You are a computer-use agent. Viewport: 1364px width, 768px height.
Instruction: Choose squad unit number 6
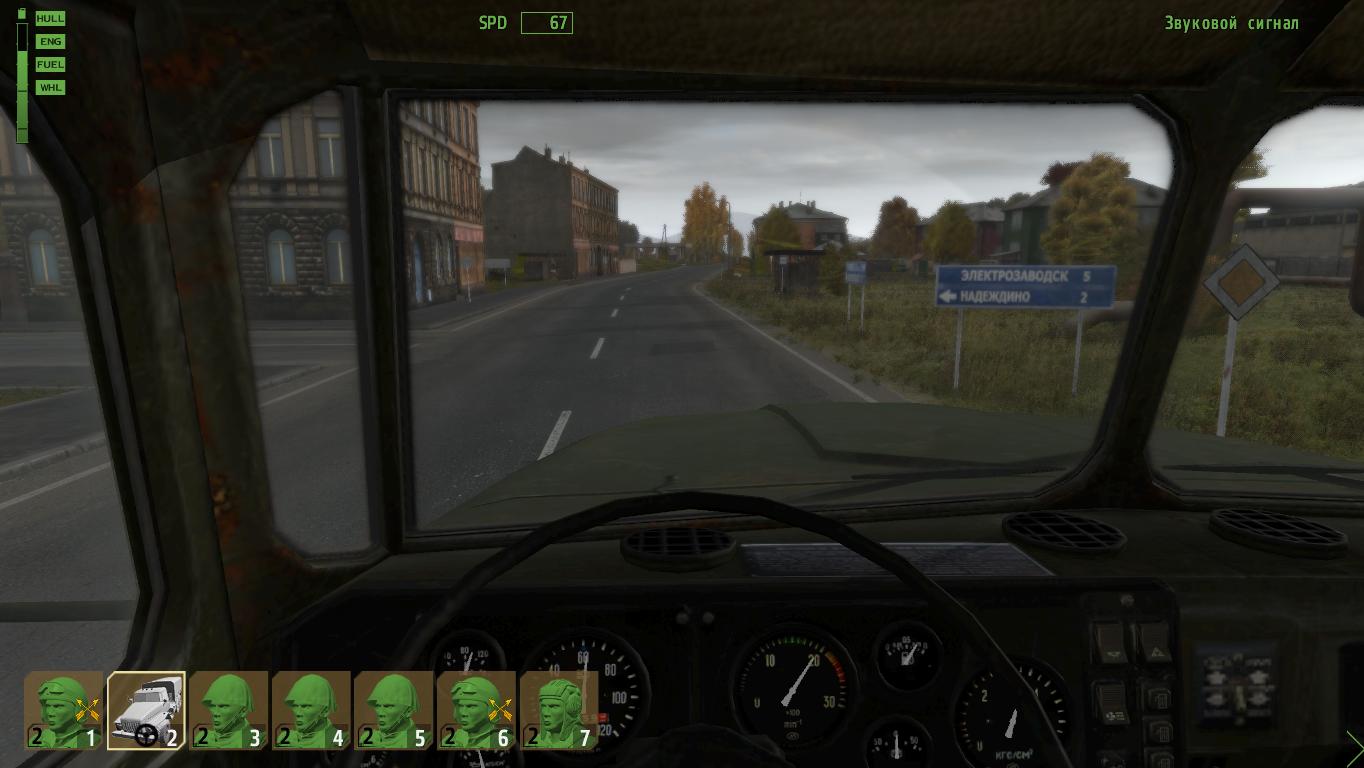[x=475, y=710]
